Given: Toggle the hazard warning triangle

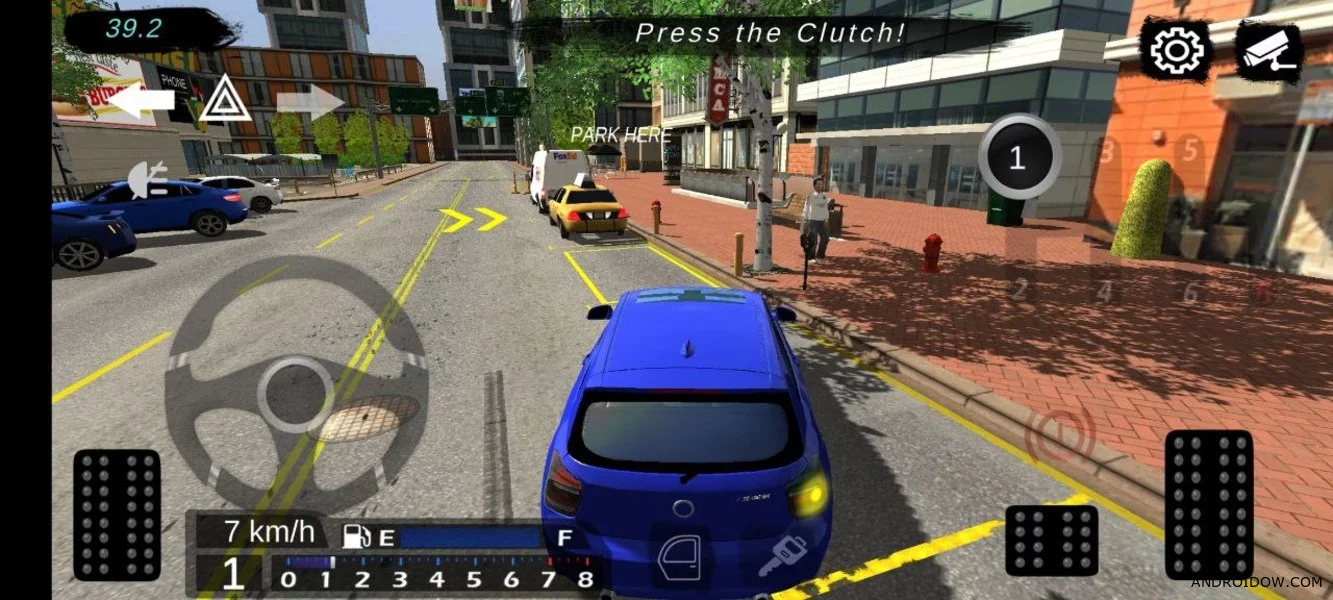Looking at the screenshot, I should tap(224, 100).
